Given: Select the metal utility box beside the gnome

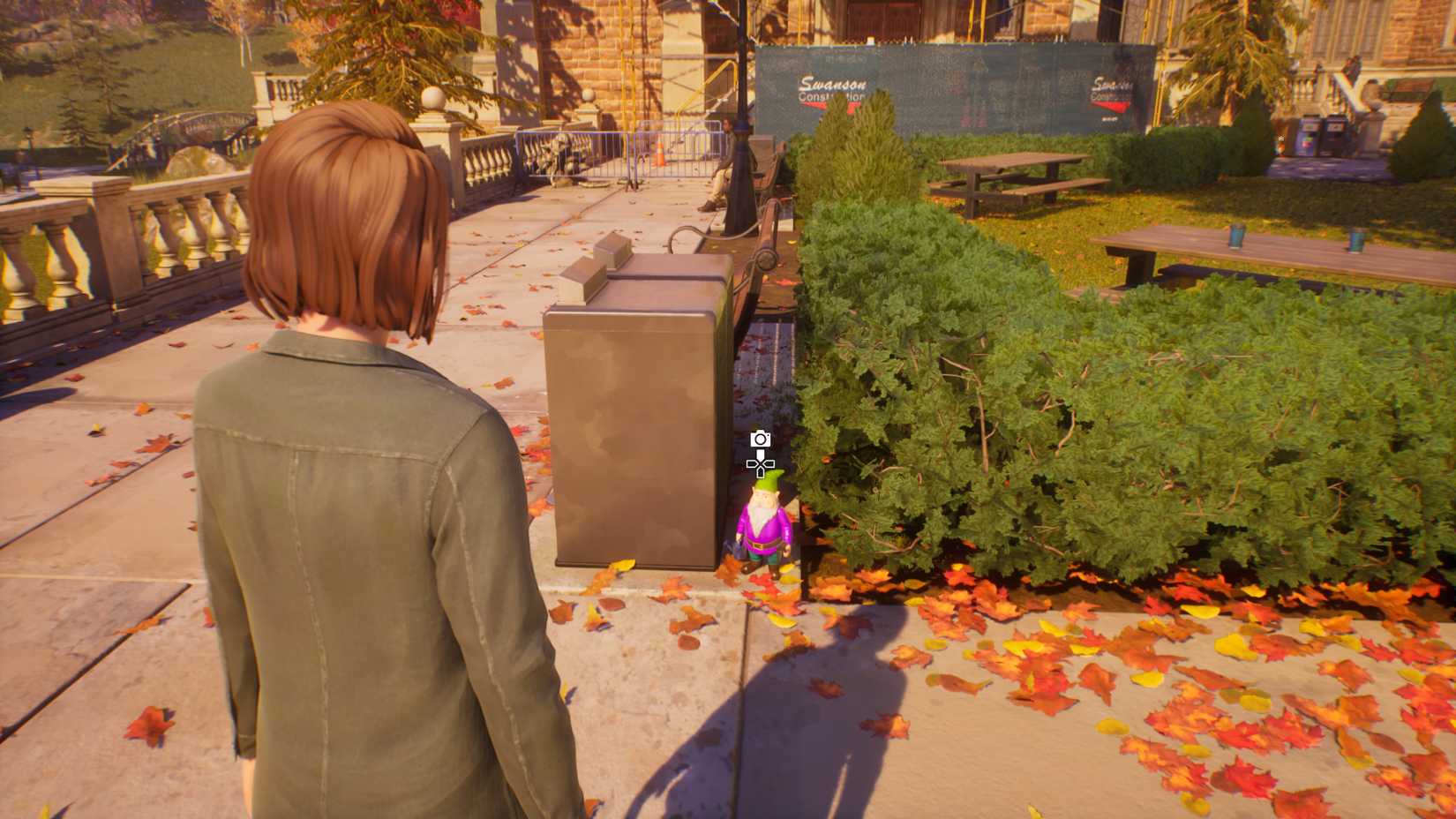Looking at the screenshot, I should point(635,424).
